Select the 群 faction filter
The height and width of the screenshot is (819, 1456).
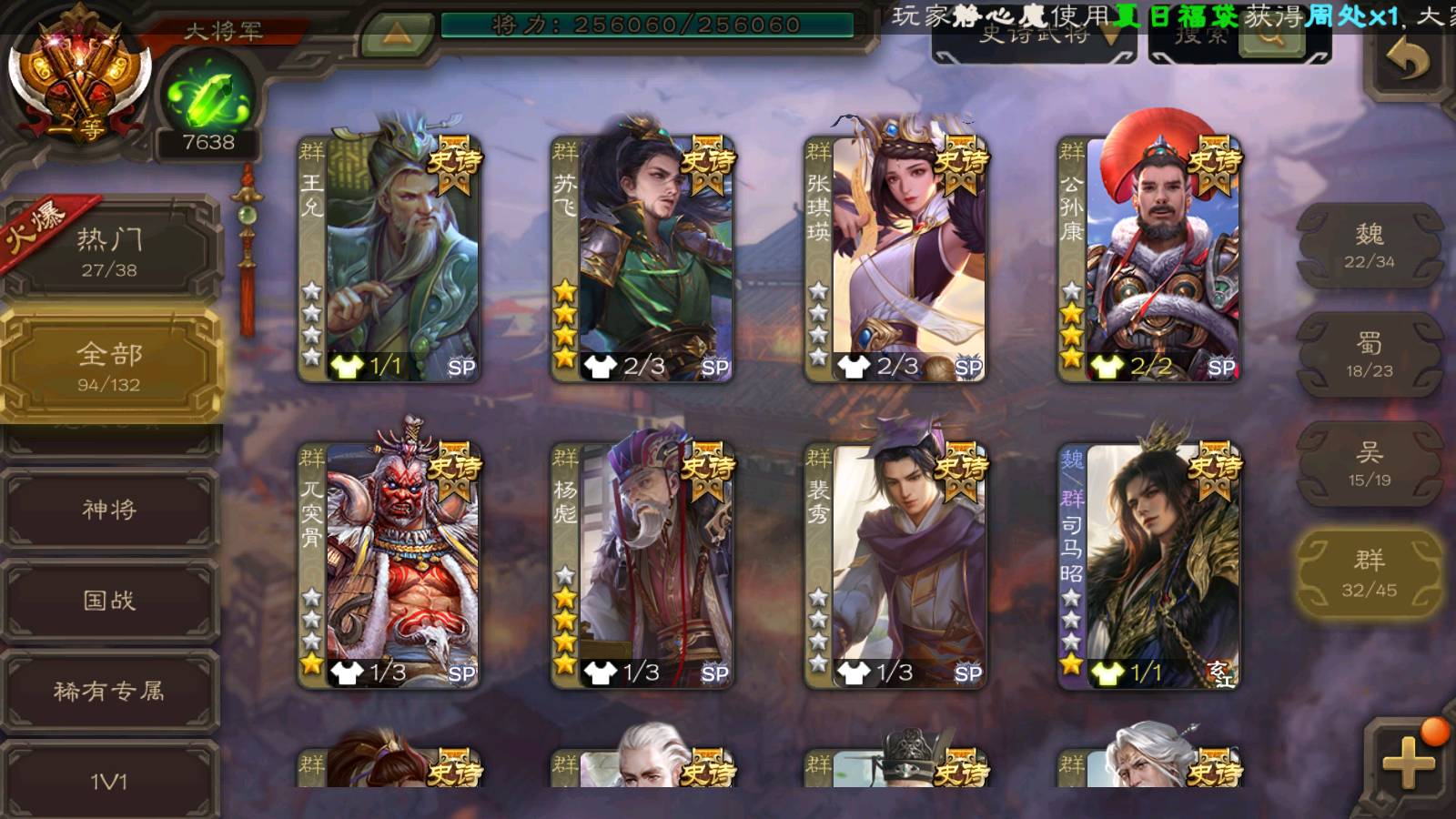point(1370,573)
